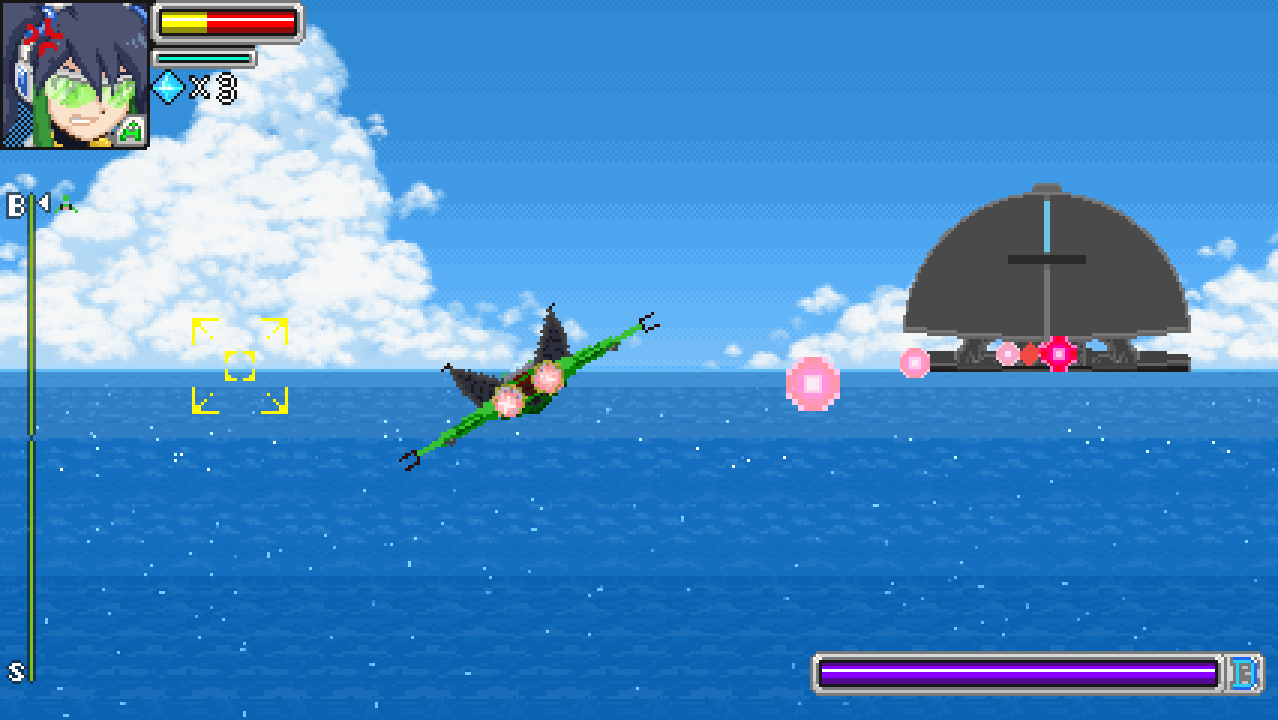1278x720 pixels.
Task: Click the blue boss icon beside the purple bar
Action: [1244, 674]
